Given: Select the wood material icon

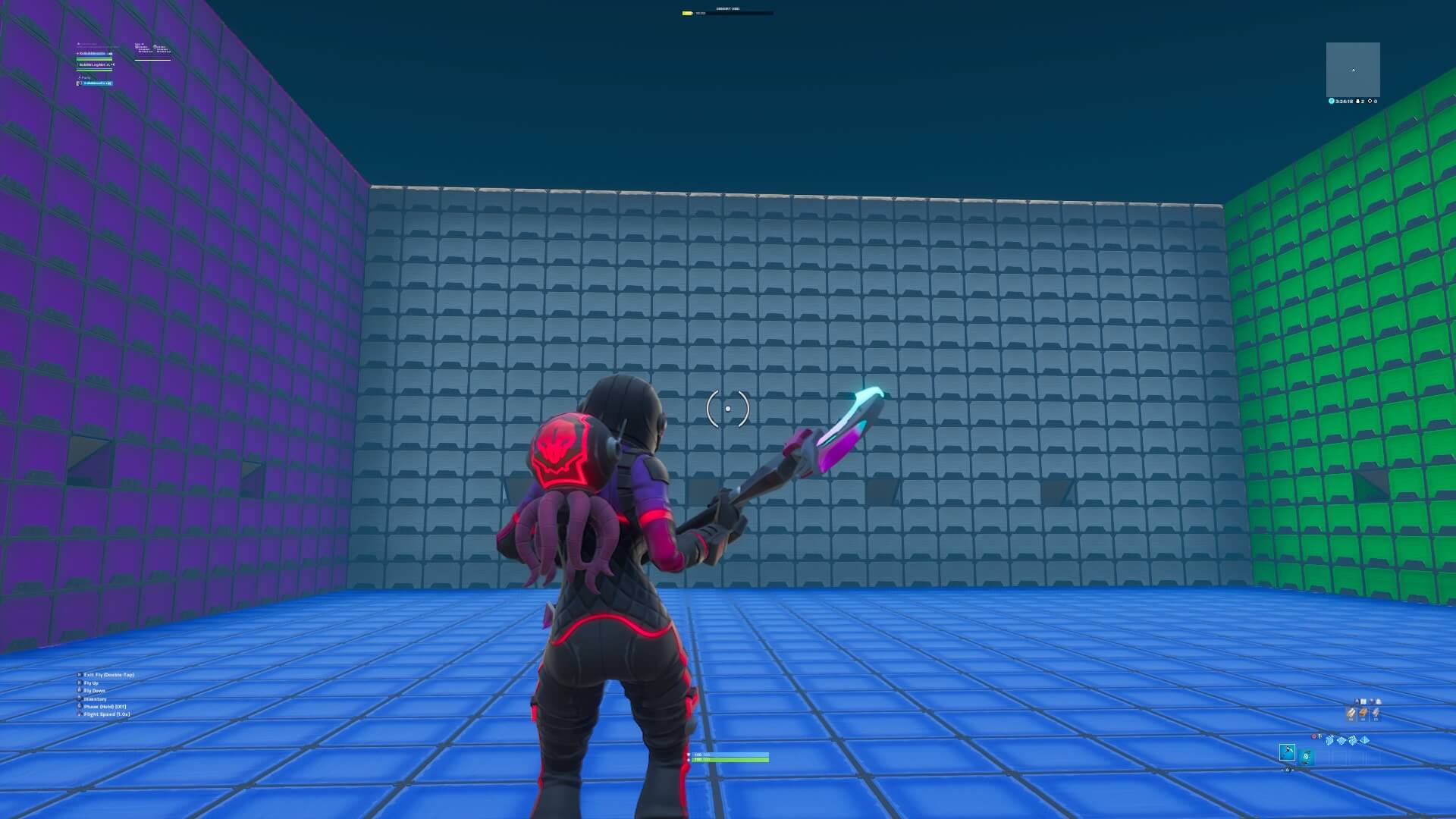Looking at the screenshot, I should 1351,713.
